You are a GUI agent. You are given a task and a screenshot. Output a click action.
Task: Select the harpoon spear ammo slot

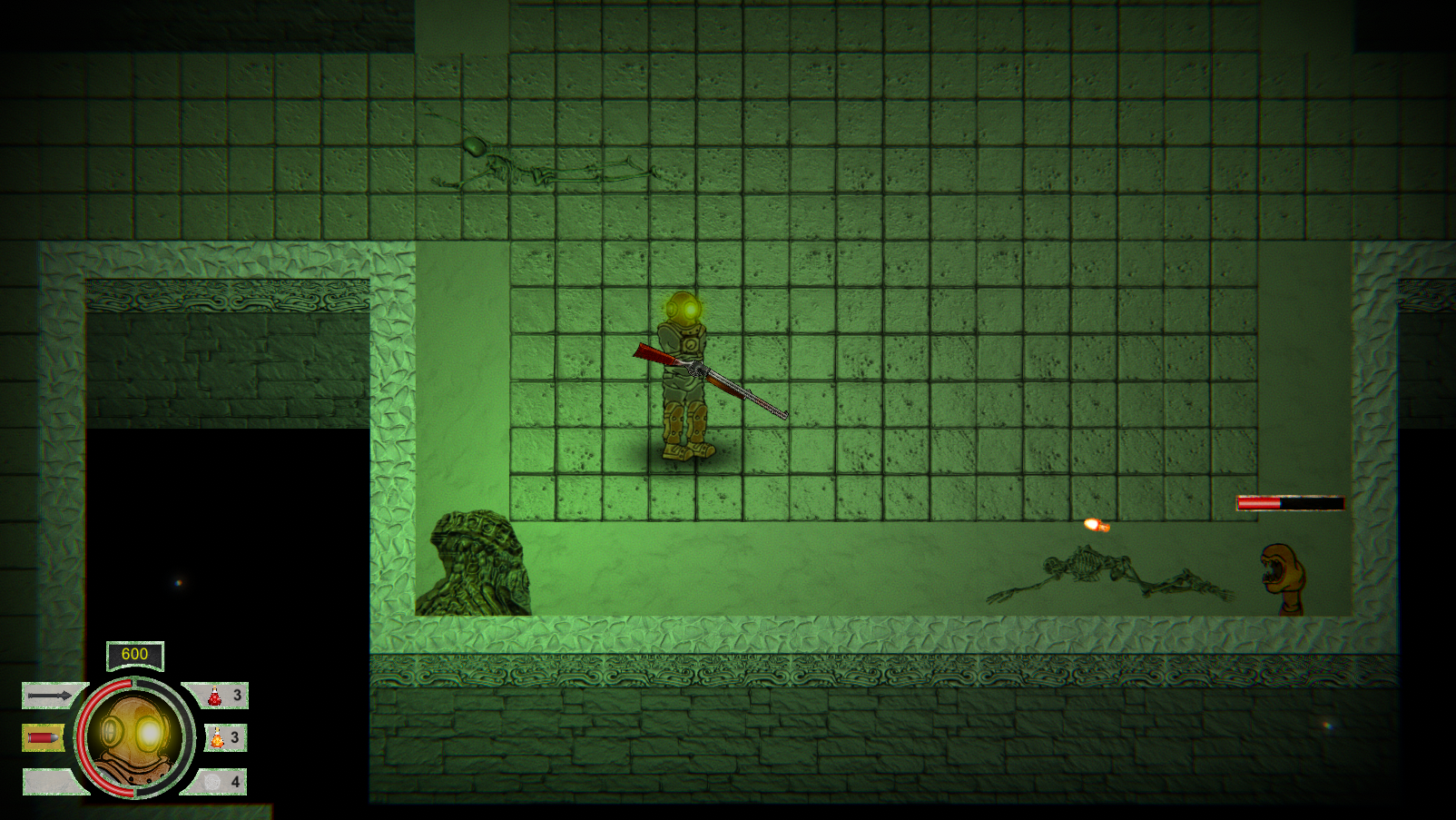(50, 696)
